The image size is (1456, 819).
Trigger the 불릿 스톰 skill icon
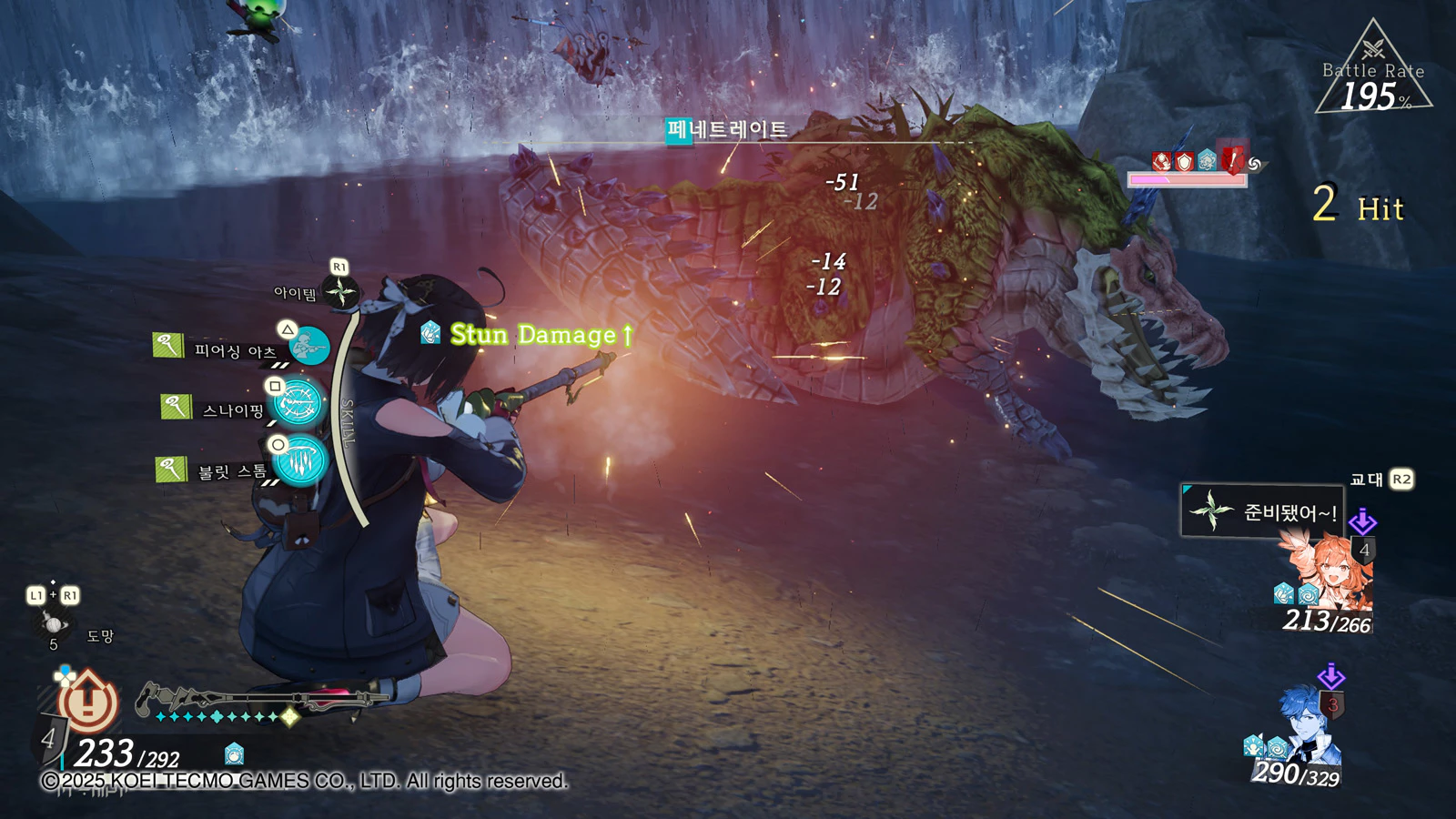300,461
